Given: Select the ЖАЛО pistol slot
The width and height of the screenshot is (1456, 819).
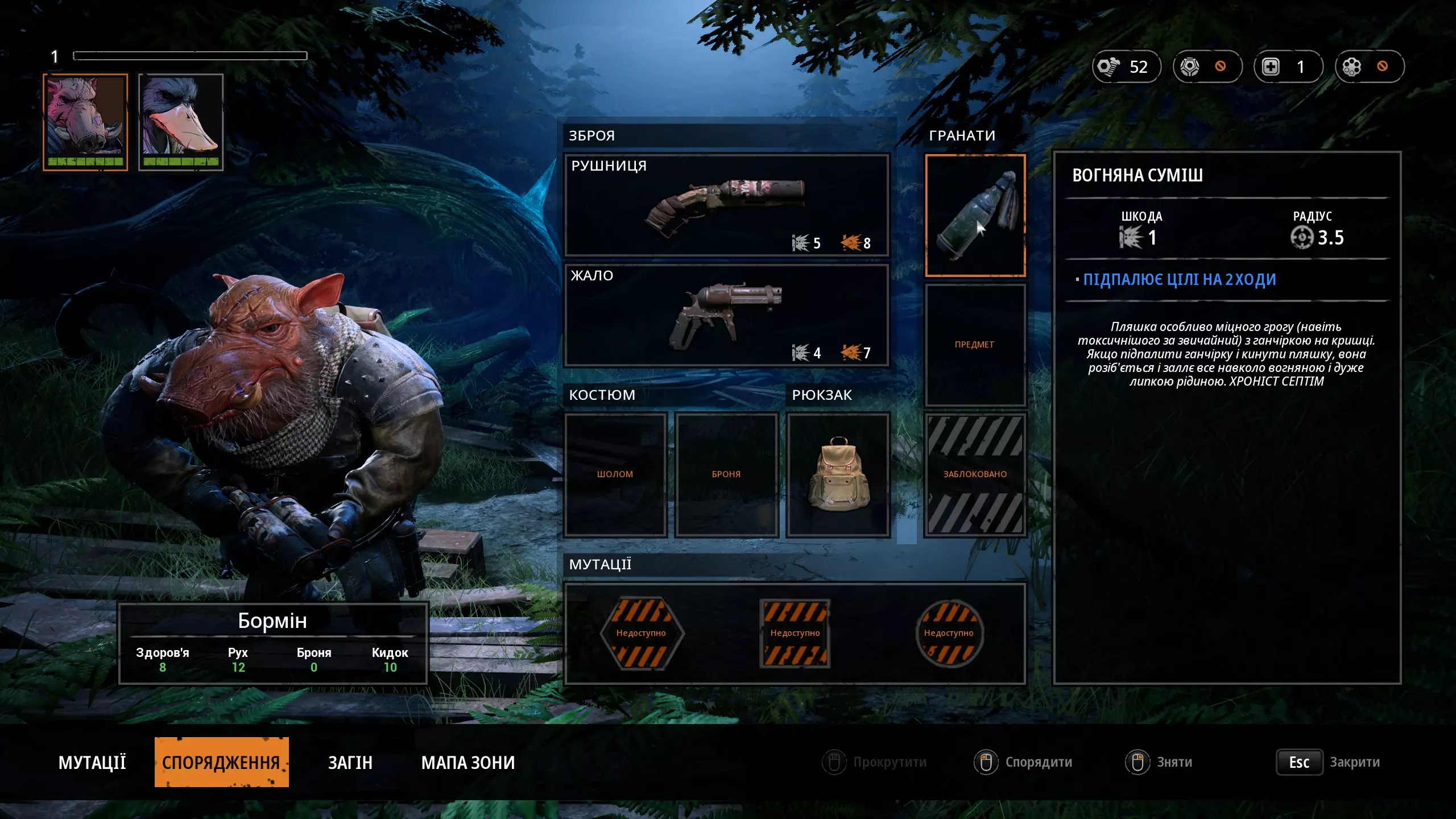Looking at the screenshot, I should point(726,315).
